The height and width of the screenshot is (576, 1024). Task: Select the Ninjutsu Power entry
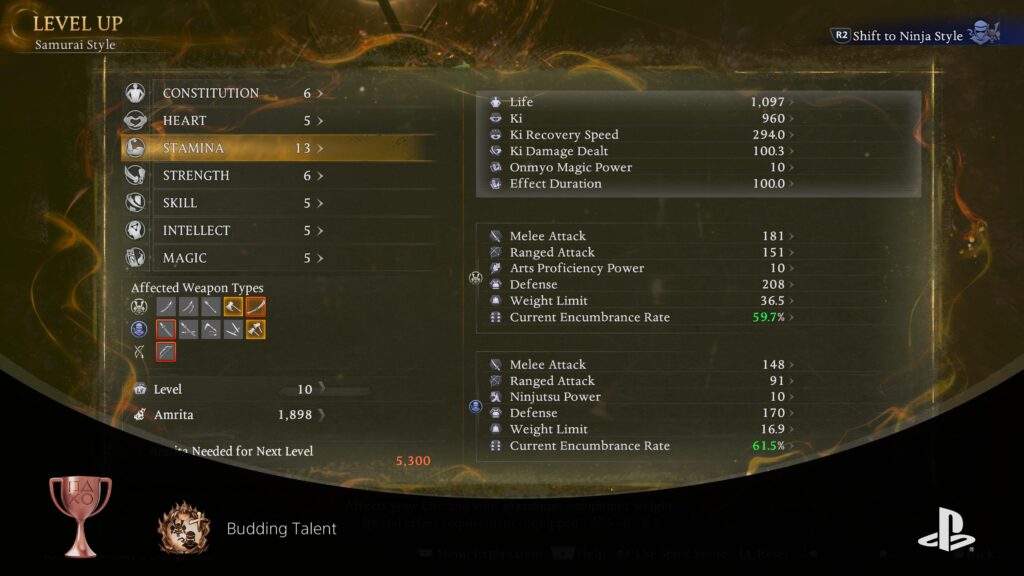click(640, 397)
